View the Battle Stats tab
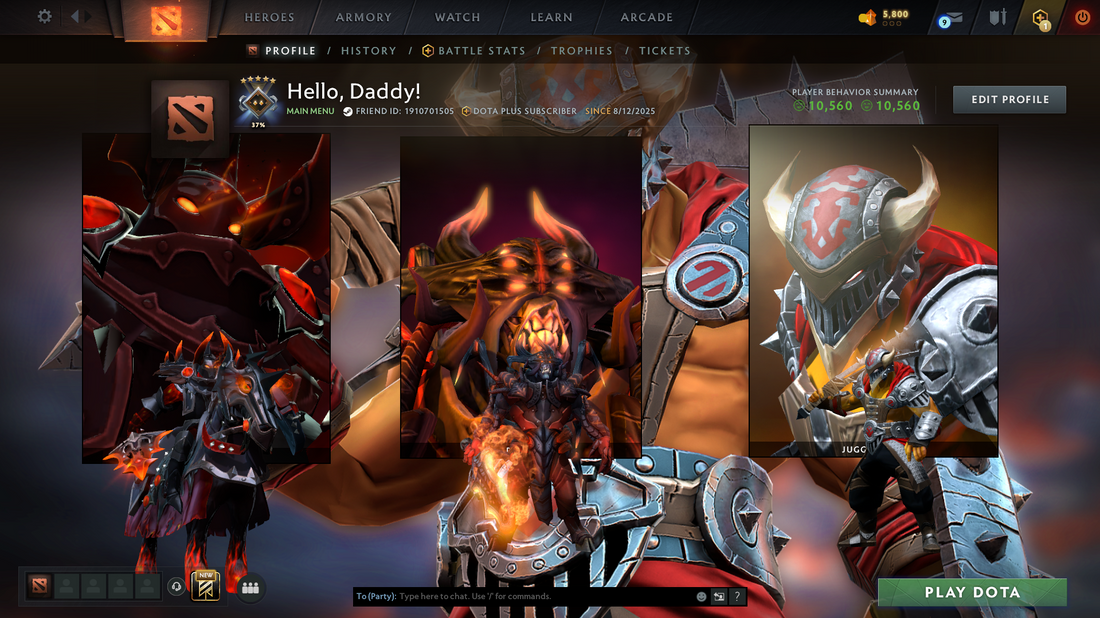The width and height of the screenshot is (1100, 618). [x=475, y=51]
